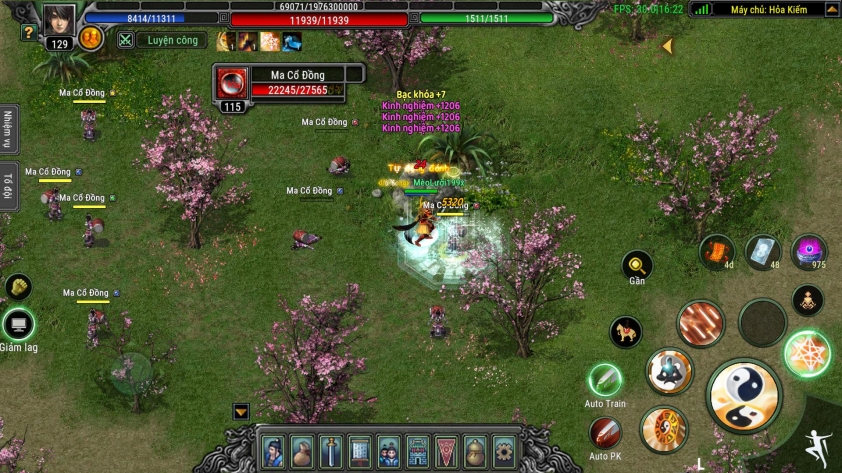Activate the meditating figure skill

click(x=807, y=299)
